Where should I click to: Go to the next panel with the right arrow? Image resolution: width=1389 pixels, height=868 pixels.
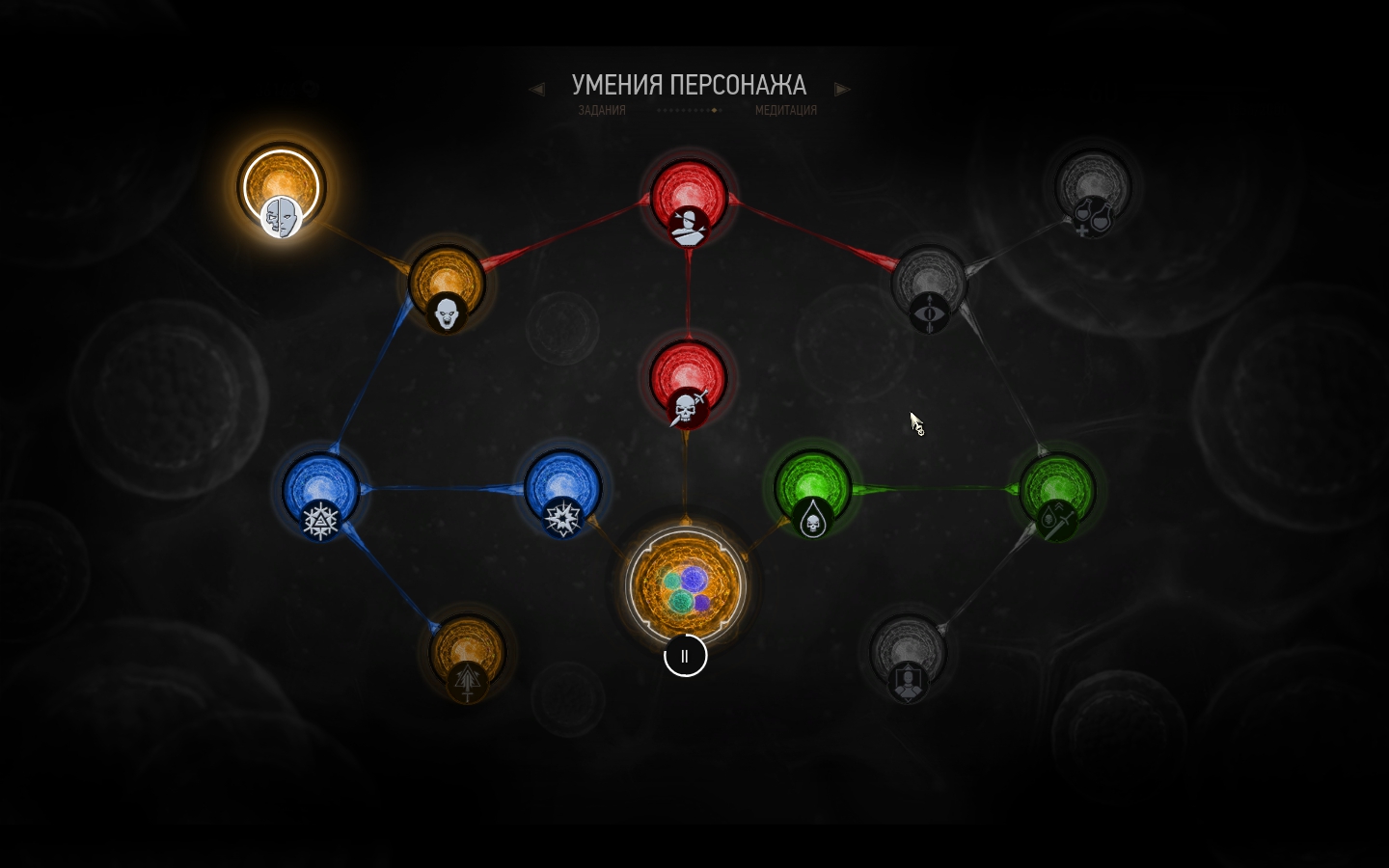tap(842, 90)
